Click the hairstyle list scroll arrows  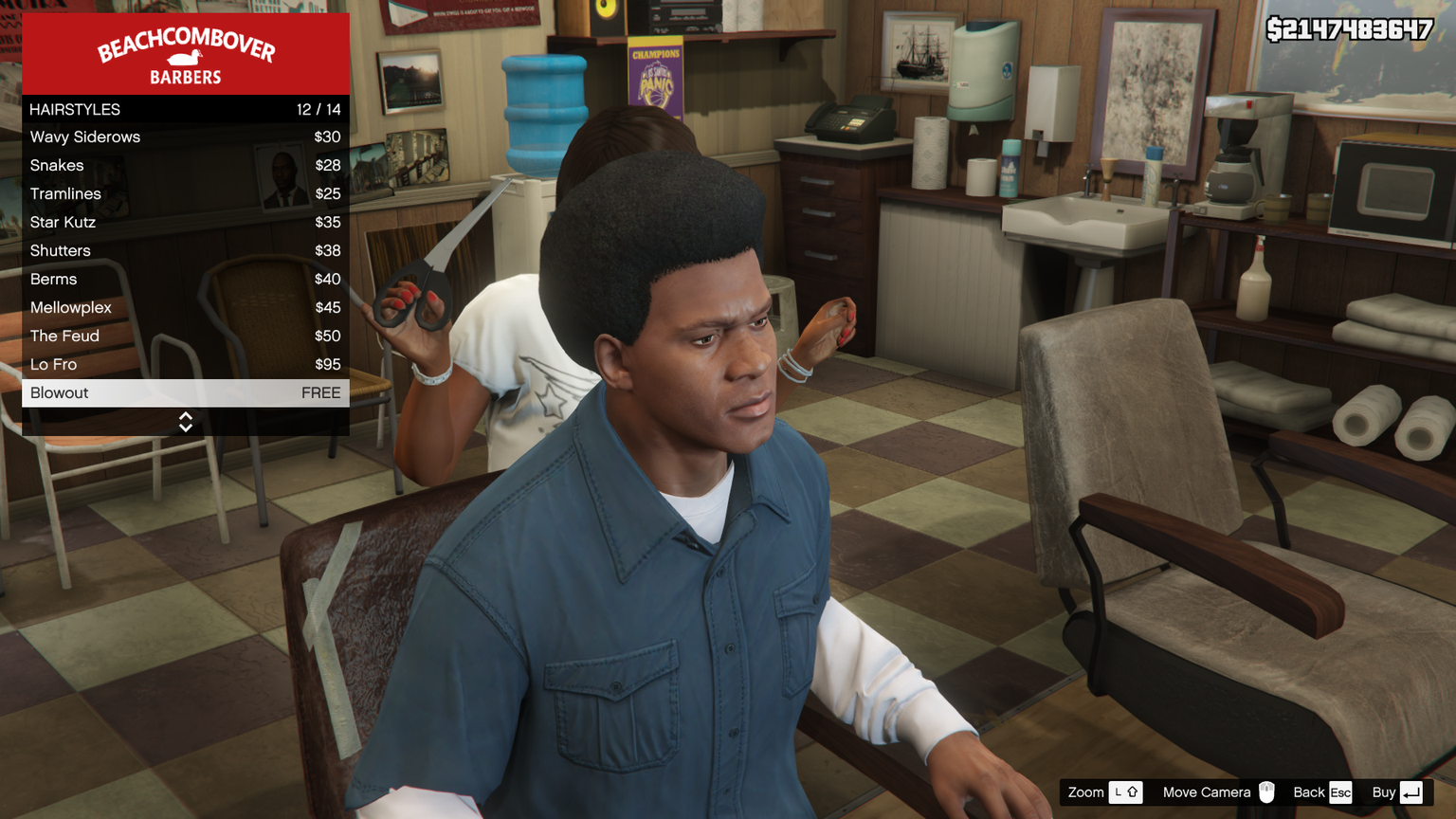186,422
